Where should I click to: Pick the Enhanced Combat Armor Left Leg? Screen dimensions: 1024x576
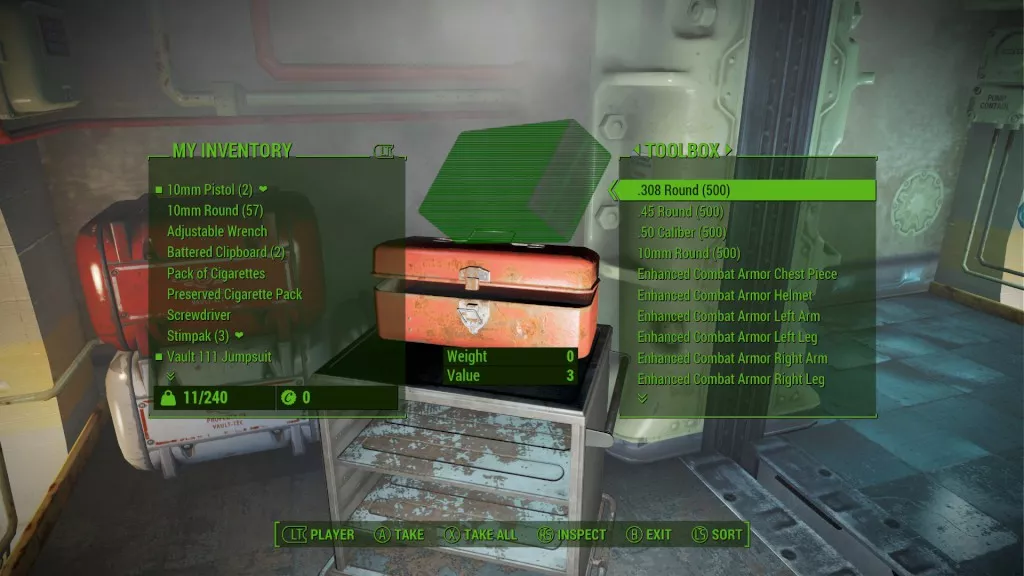728,337
